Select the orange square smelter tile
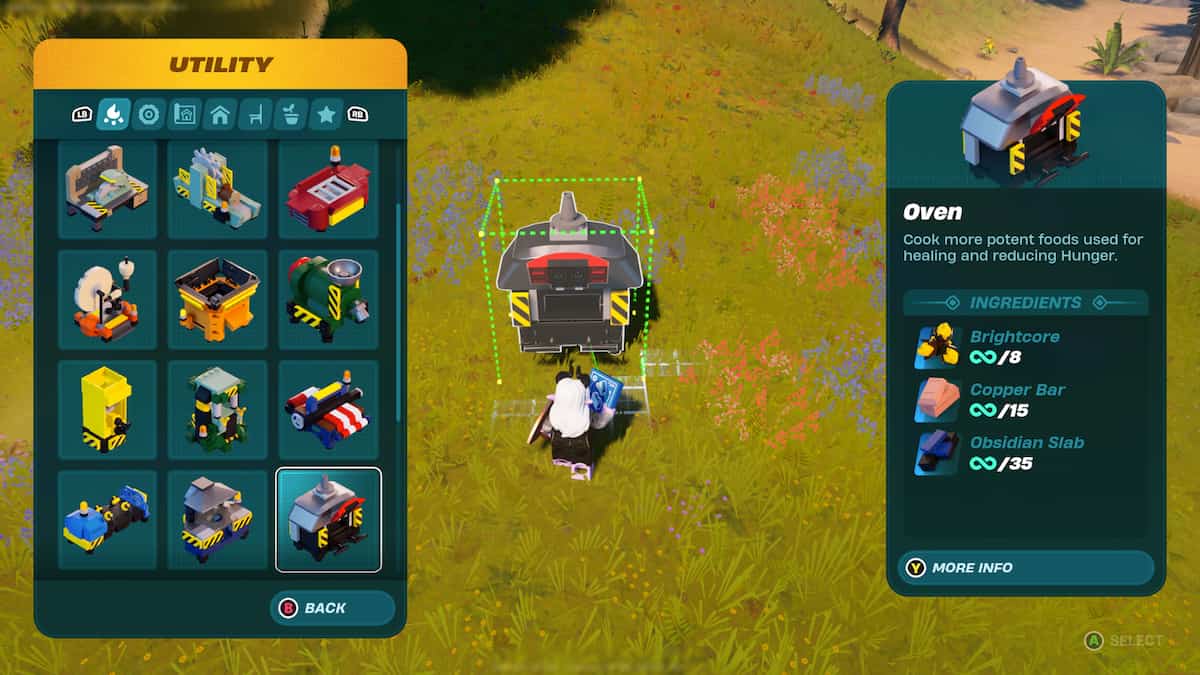 [x=218, y=299]
